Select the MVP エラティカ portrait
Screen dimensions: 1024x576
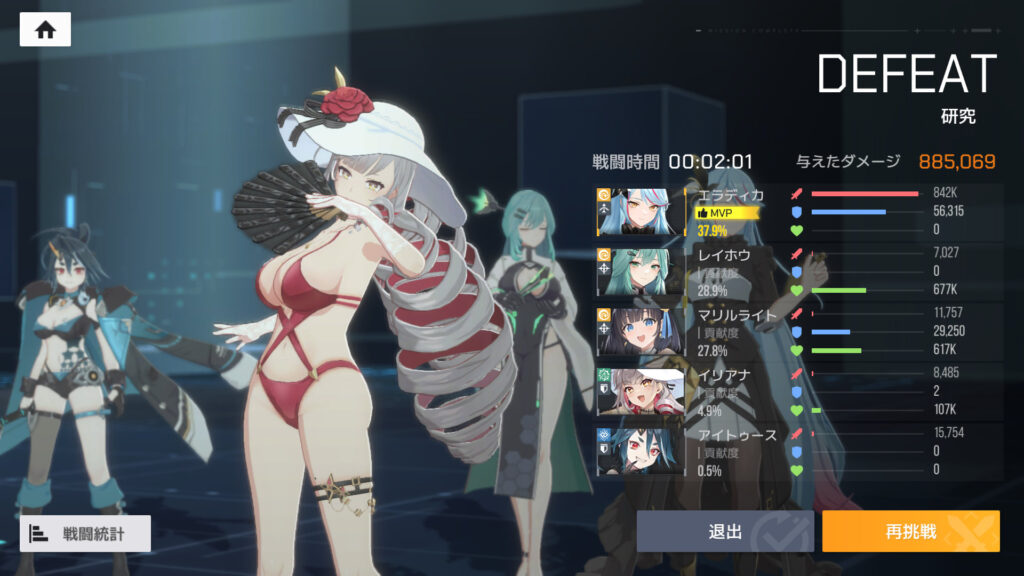640,211
